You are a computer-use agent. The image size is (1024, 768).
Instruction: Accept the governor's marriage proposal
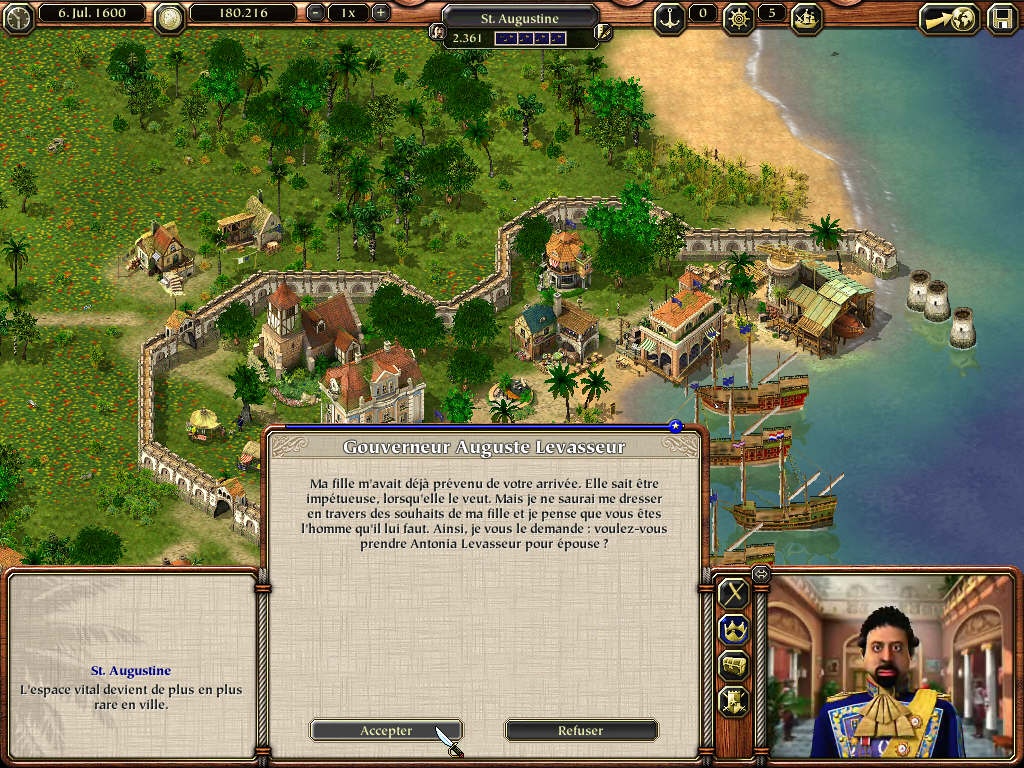coord(385,731)
